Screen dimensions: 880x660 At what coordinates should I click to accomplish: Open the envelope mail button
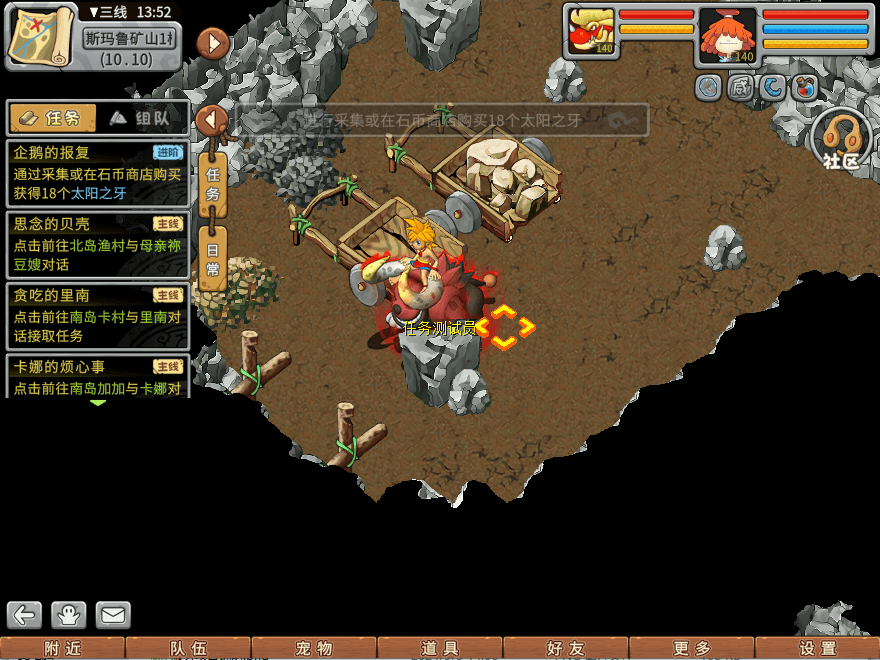(x=113, y=614)
